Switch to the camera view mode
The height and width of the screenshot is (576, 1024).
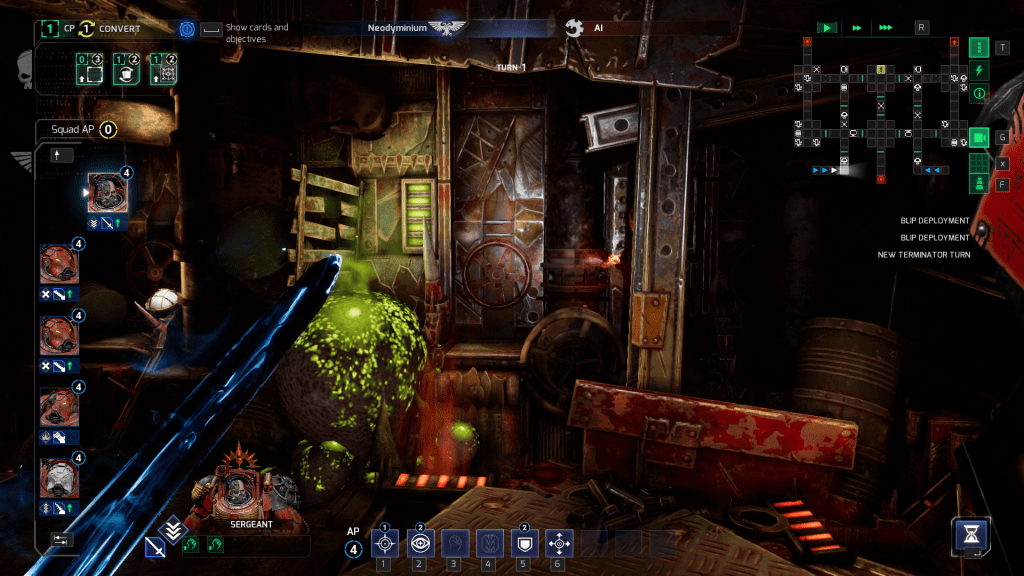point(979,137)
